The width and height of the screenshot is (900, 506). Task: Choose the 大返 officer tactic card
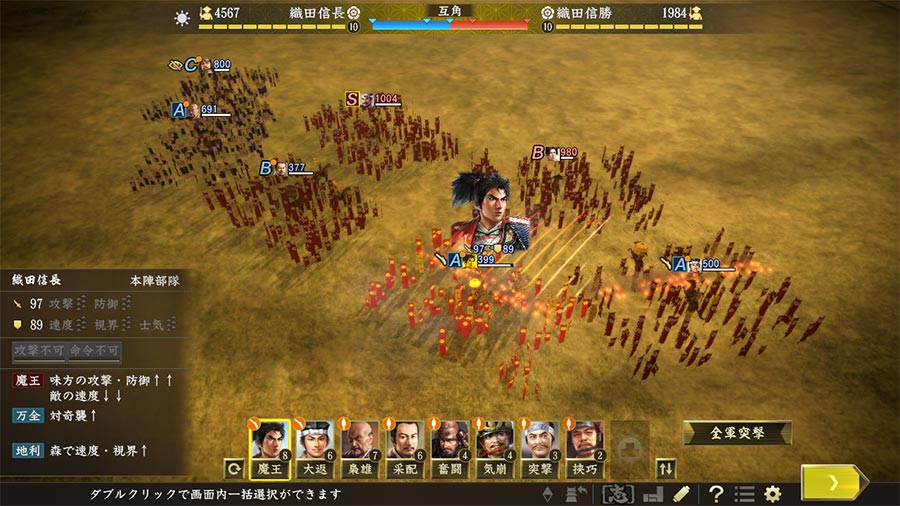[315, 449]
